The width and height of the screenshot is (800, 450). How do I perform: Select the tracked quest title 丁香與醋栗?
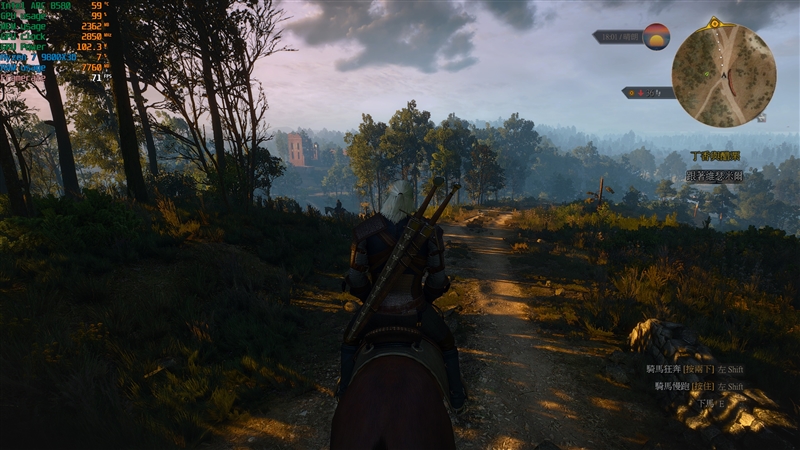coord(714,156)
